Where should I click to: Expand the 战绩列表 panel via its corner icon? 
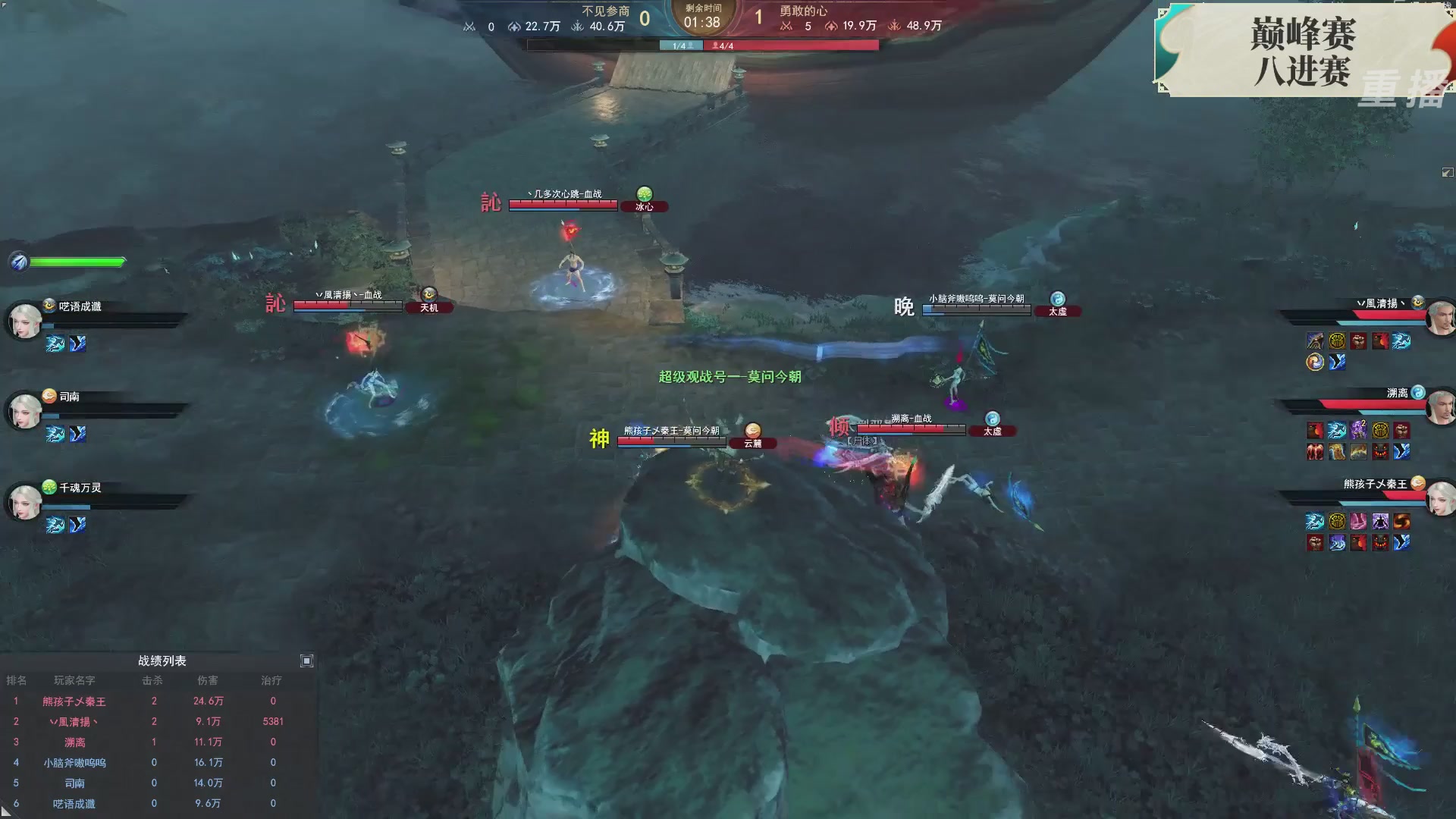[x=307, y=661]
